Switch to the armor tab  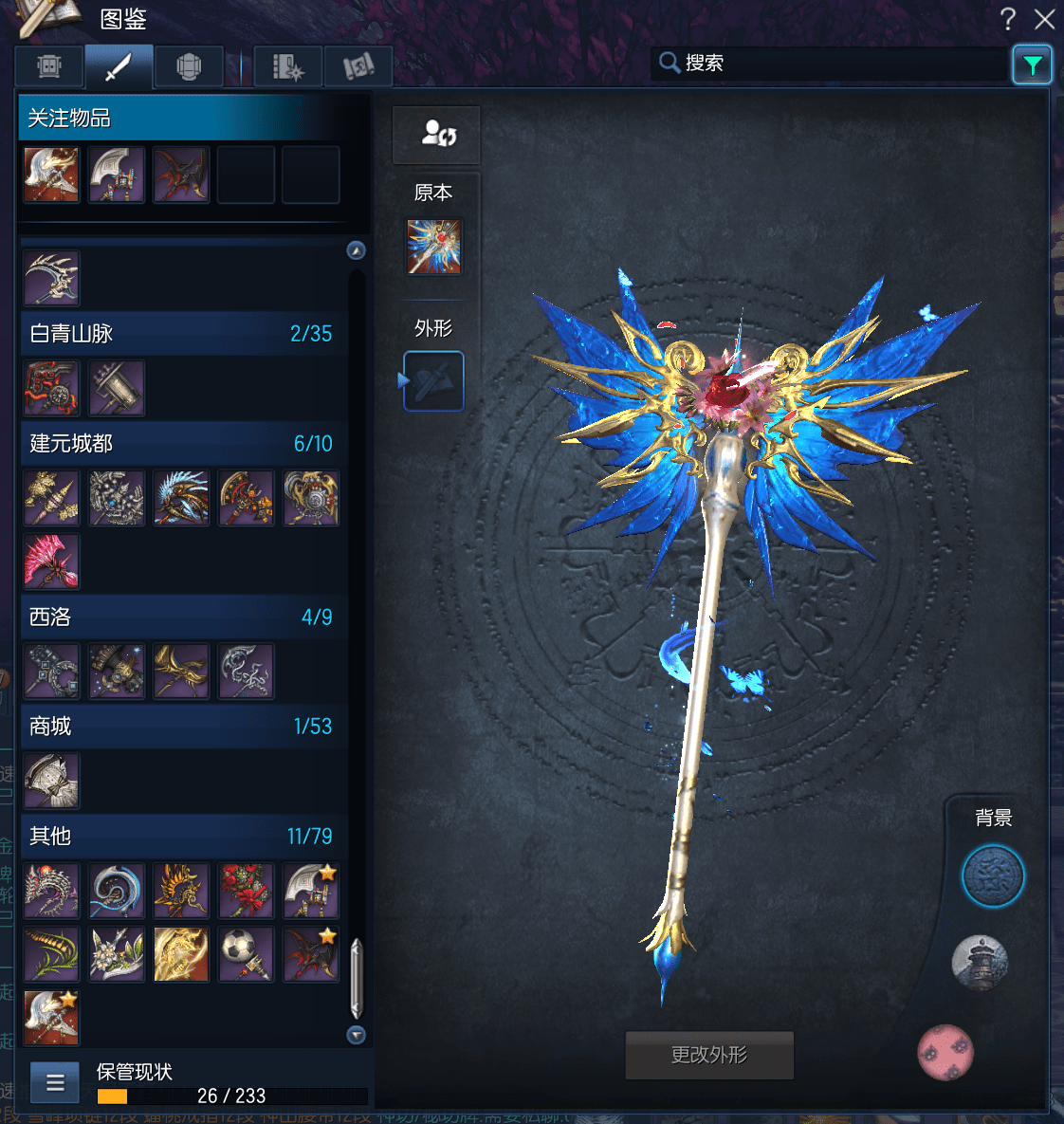pyautogui.click(x=189, y=67)
